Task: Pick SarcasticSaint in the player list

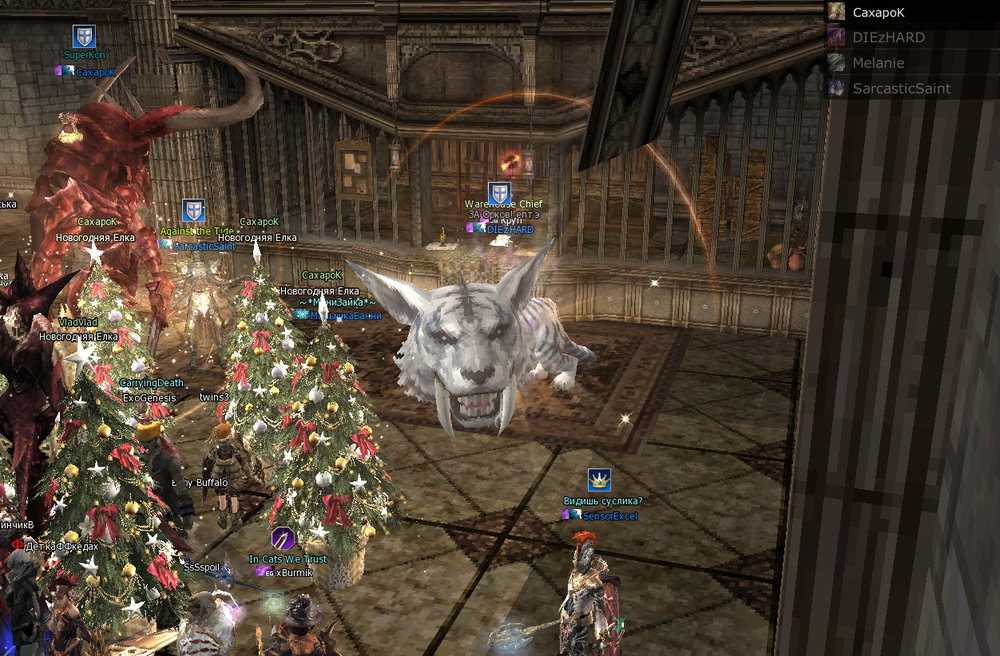Action: coord(900,88)
